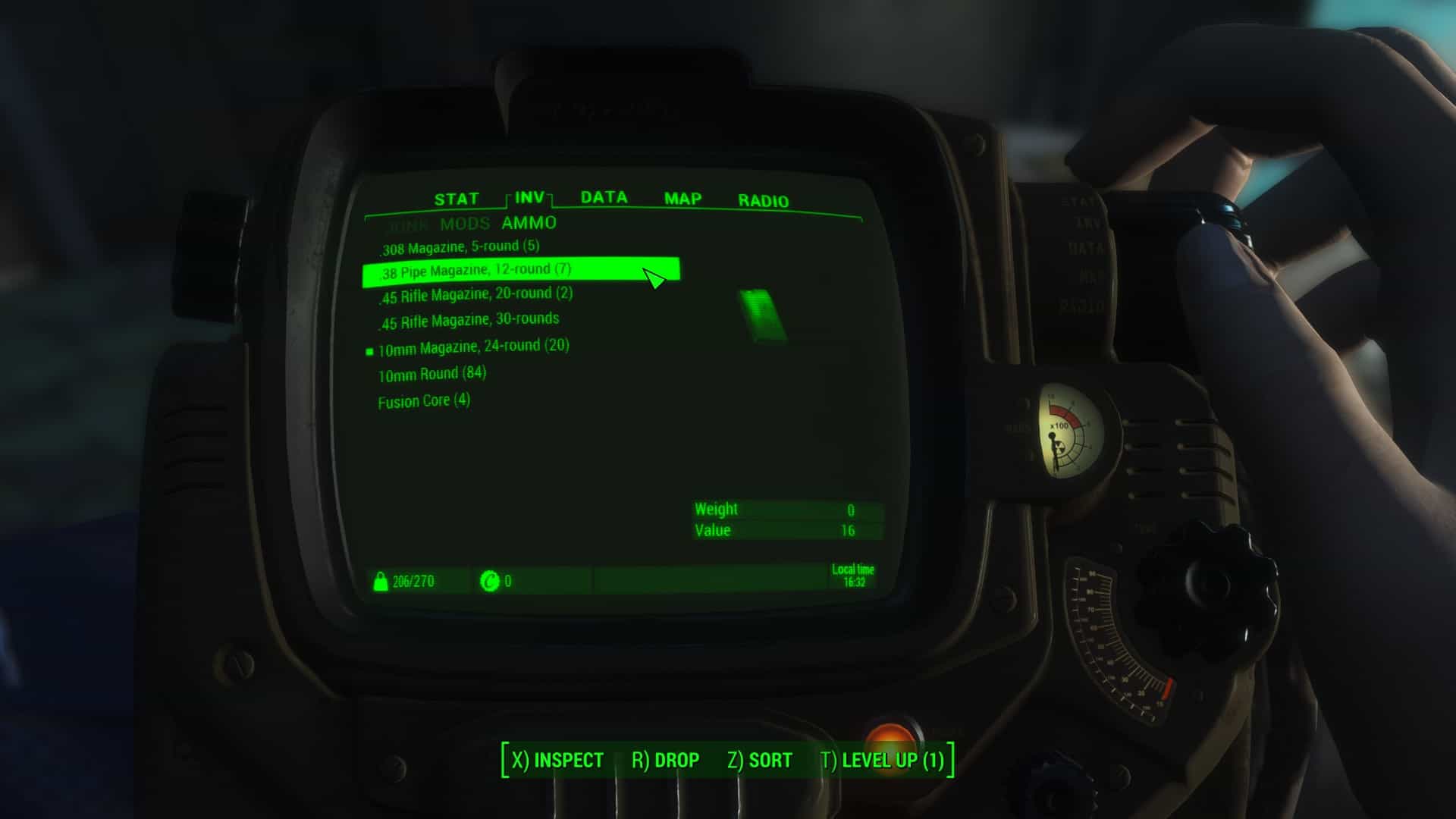Screen dimensions: 1456x819
Task: Pick the .45 Rifle Magazine, 30-rounds row
Action: coord(469,321)
